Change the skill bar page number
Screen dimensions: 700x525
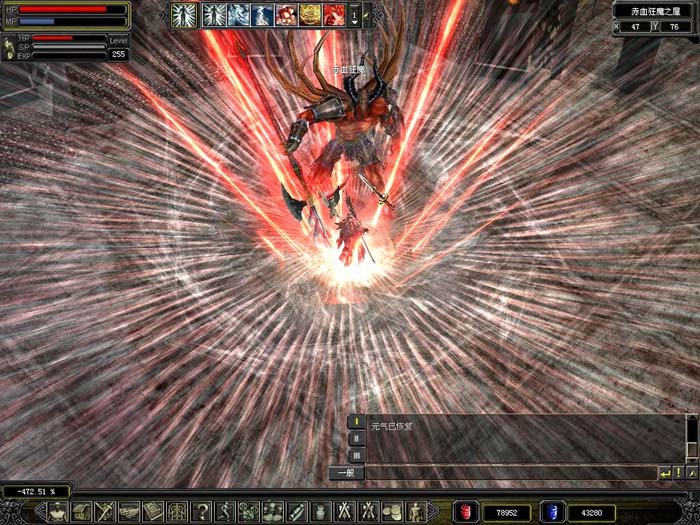[x=353, y=15]
